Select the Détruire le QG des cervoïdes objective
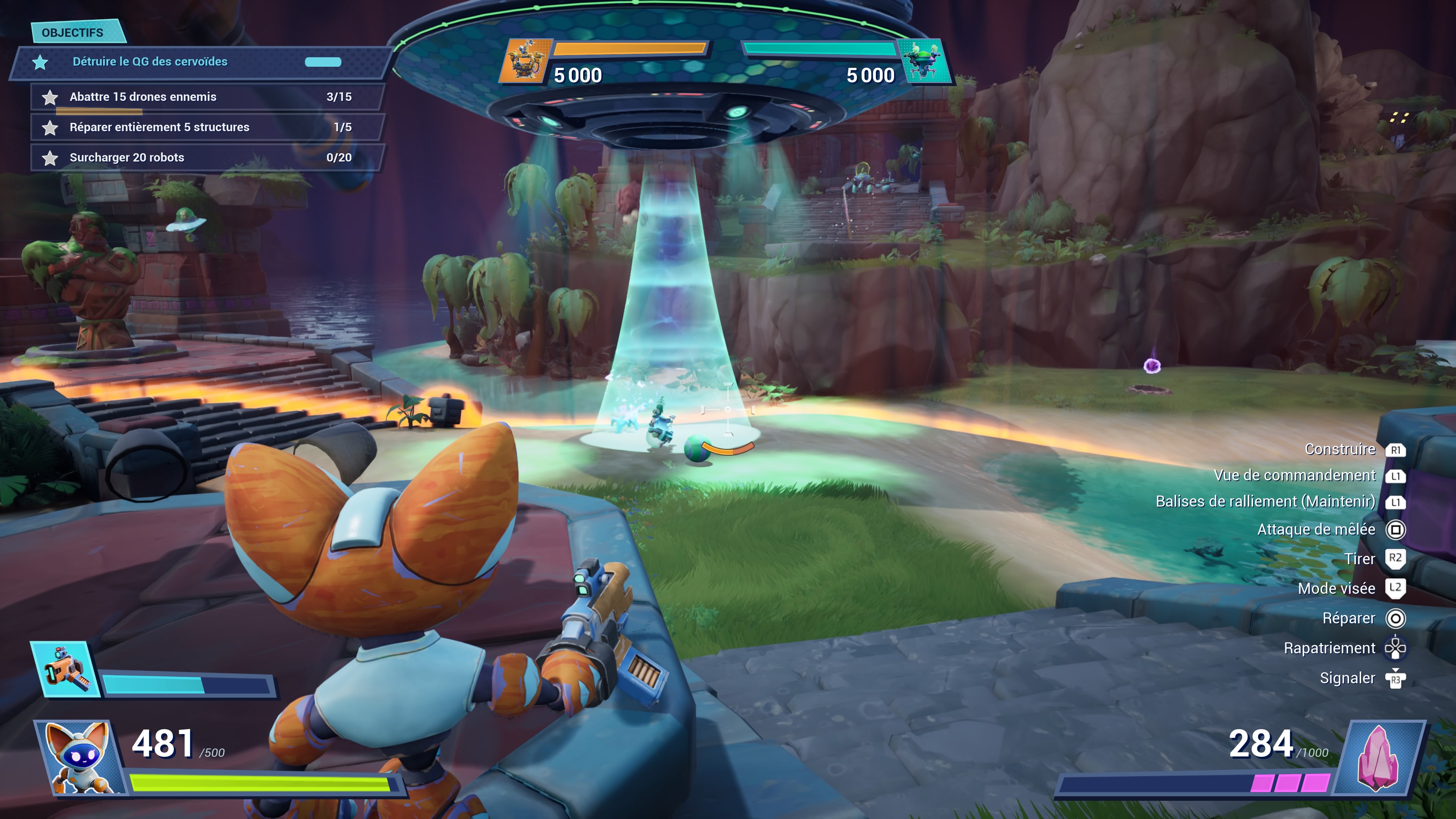1456x819 pixels. (150, 61)
